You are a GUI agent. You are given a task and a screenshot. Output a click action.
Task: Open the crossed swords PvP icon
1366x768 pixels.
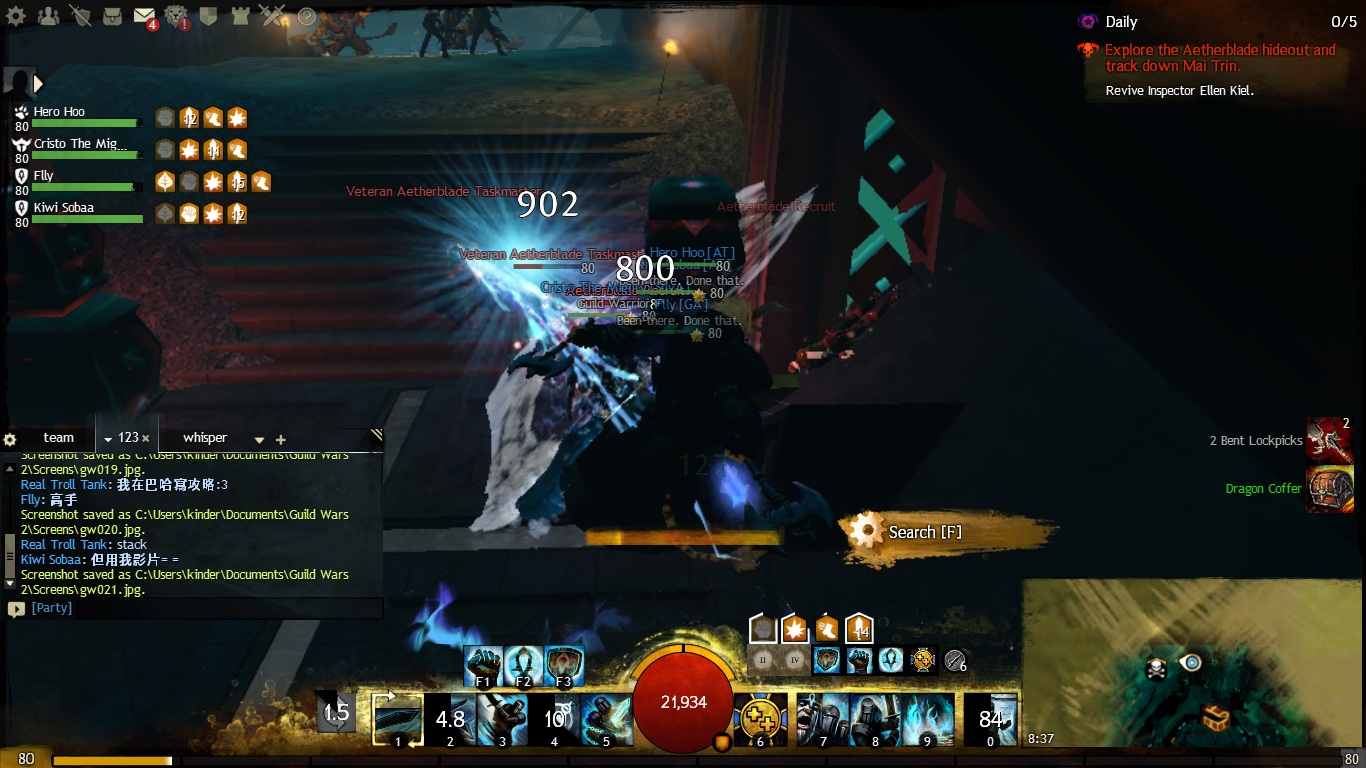(x=272, y=16)
